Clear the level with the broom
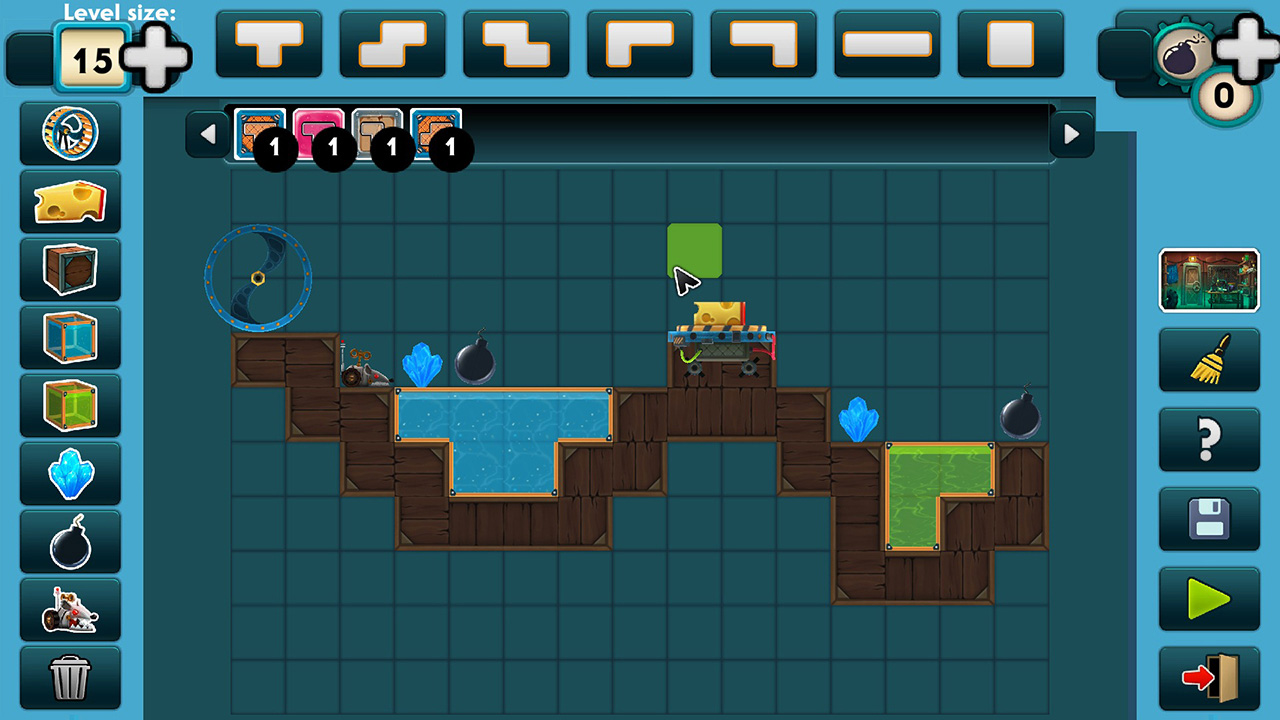This screenshot has height=720, width=1280. tap(1209, 360)
